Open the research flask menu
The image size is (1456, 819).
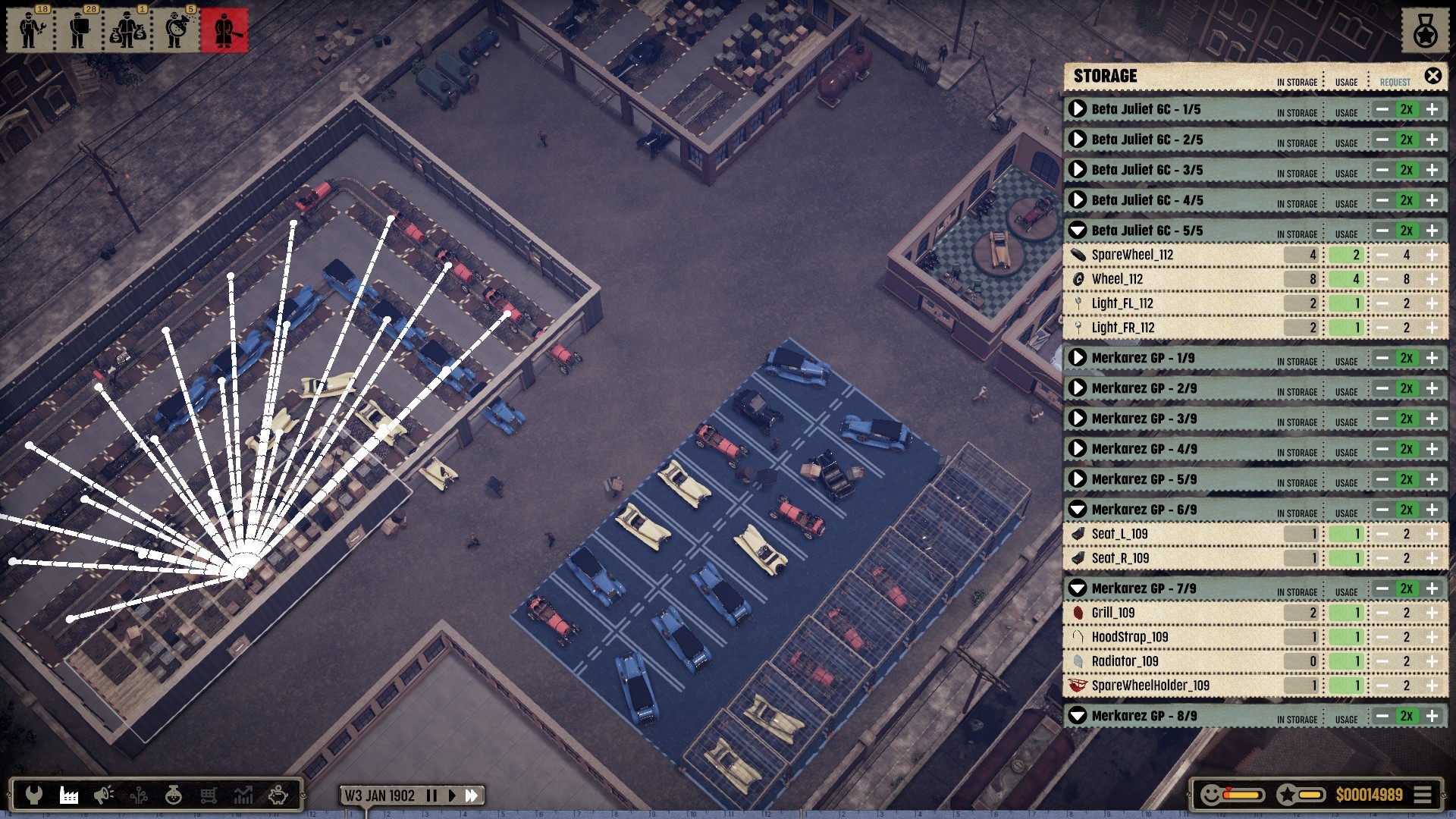[x=174, y=795]
